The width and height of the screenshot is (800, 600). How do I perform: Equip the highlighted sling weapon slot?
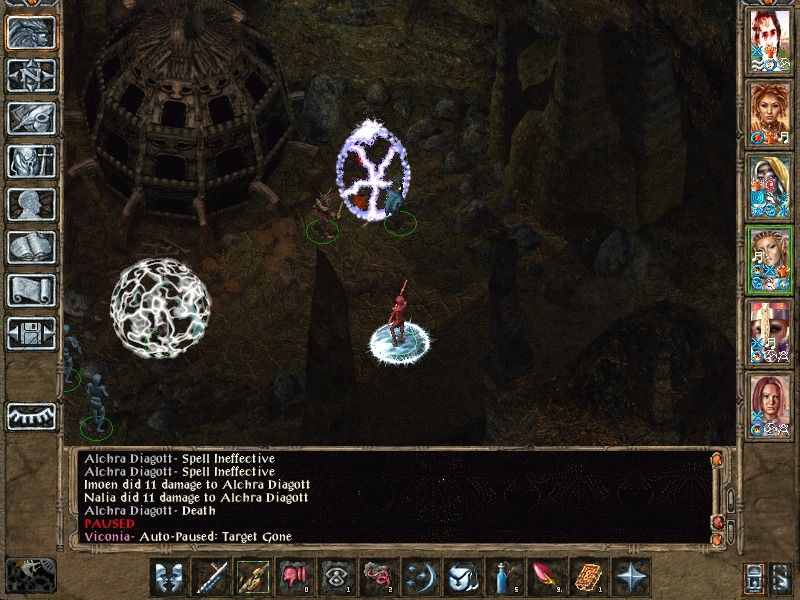click(252, 577)
